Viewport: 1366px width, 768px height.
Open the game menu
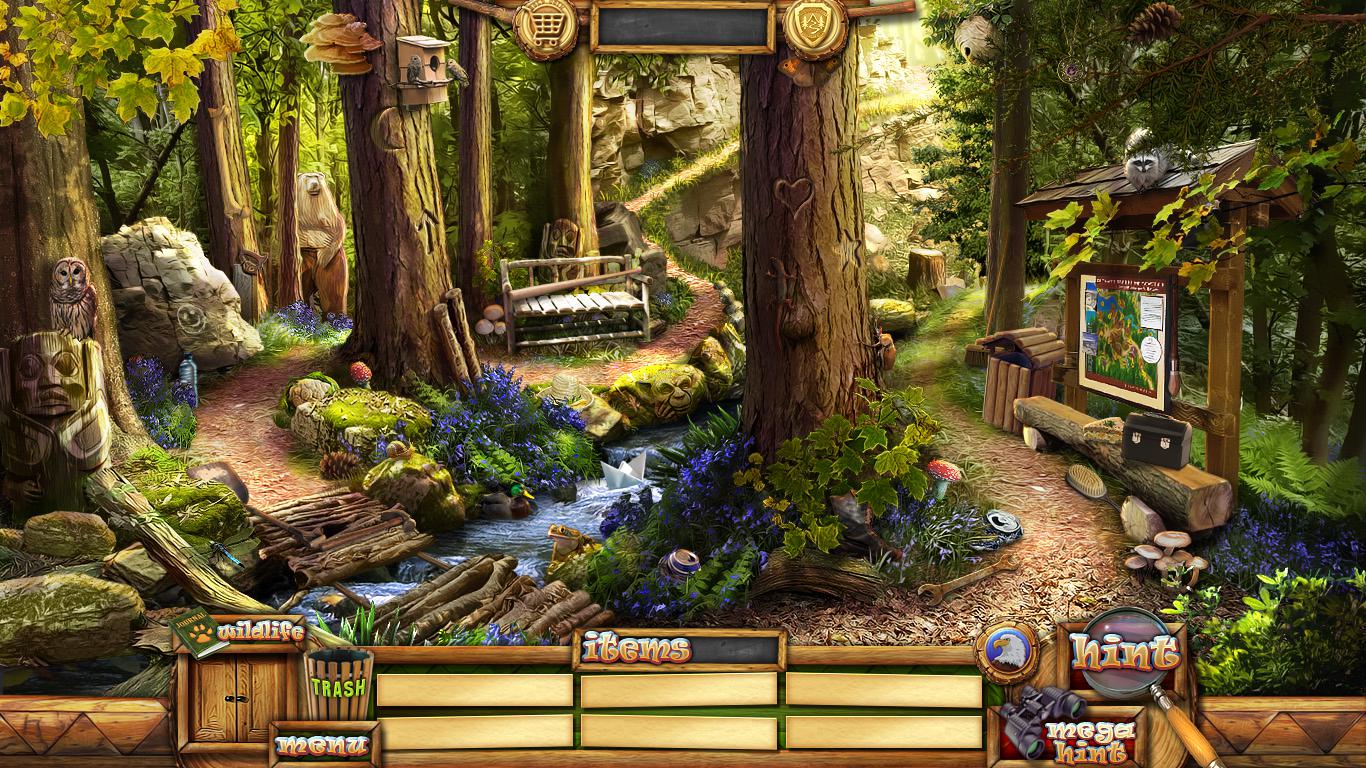(322, 745)
